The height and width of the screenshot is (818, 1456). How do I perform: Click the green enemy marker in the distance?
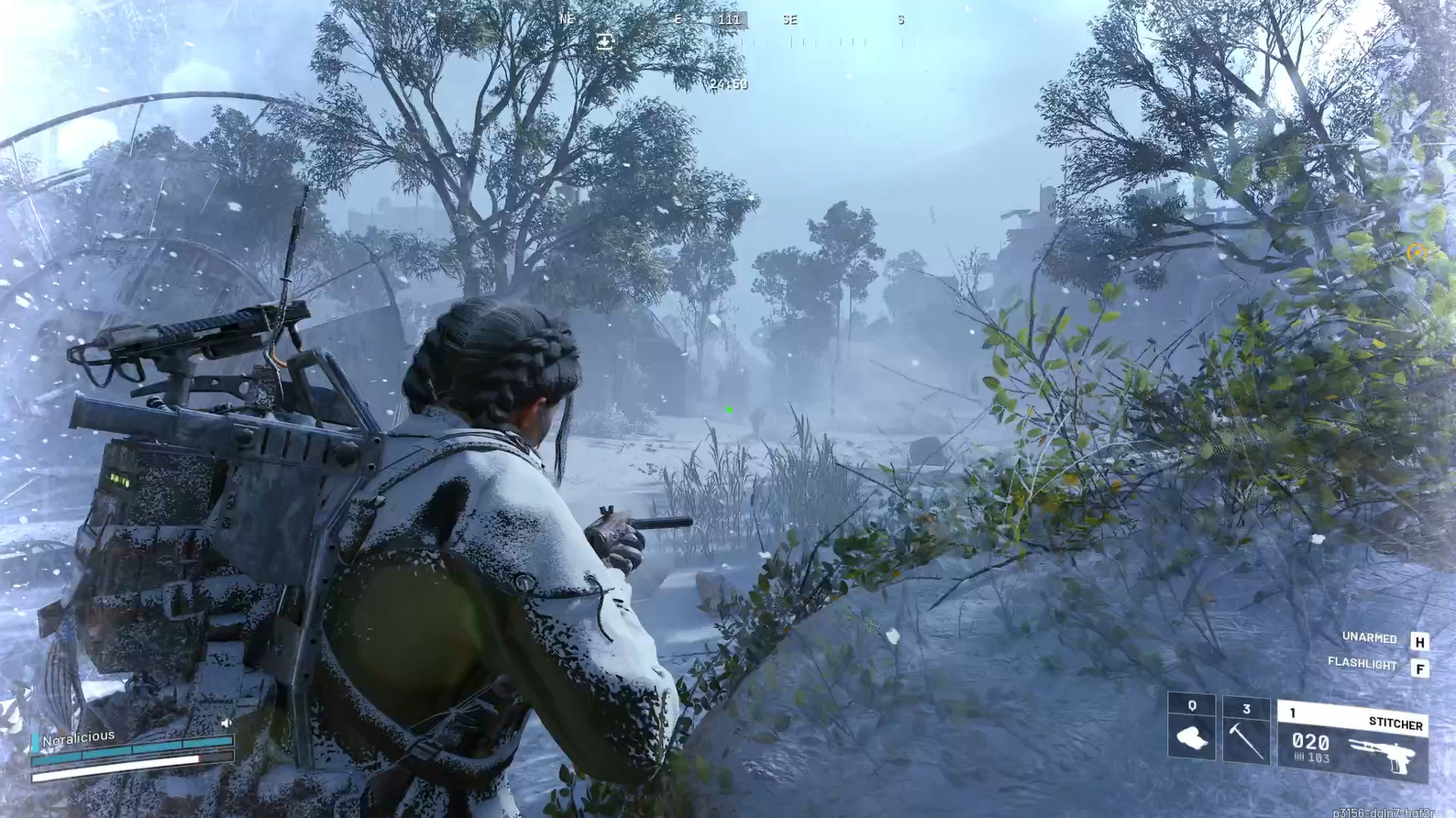click(728, 409)
